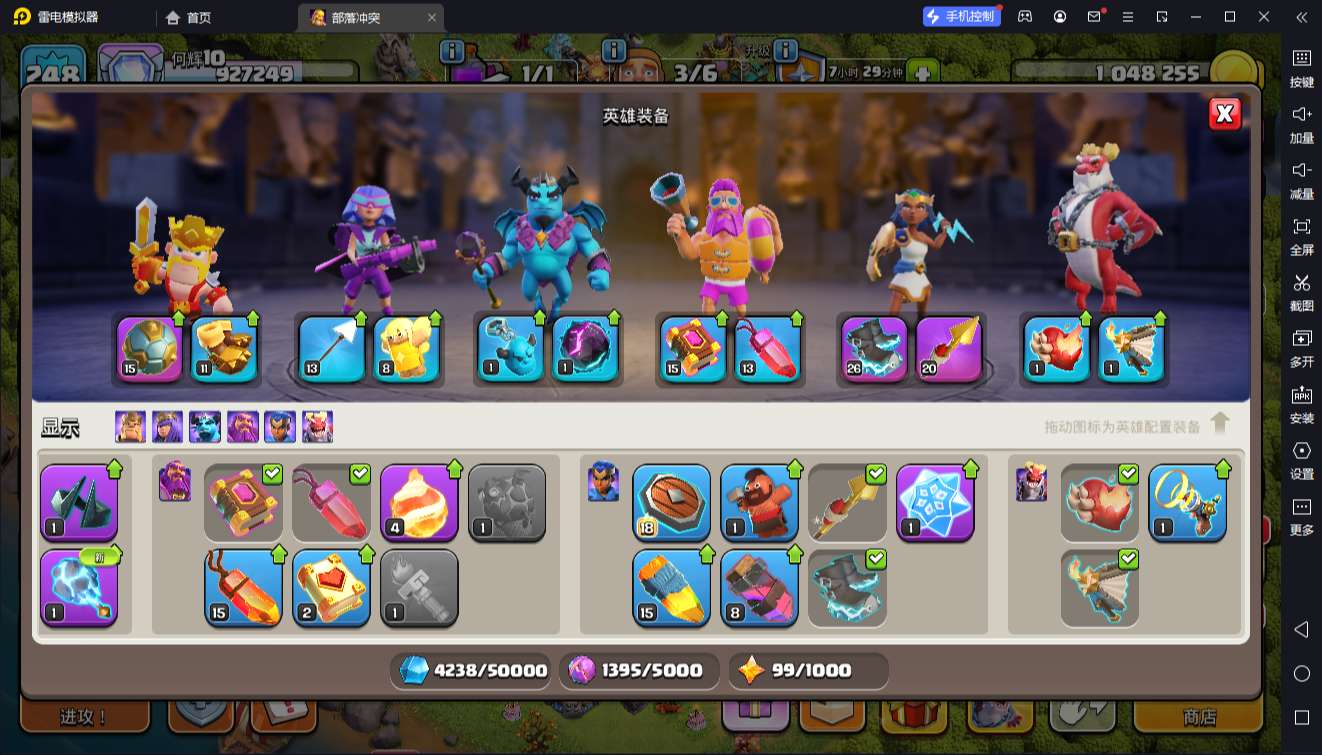The image size is (1322, 755).
Task: Select the blue snowflake star equipment
Action: coord(935,502)
